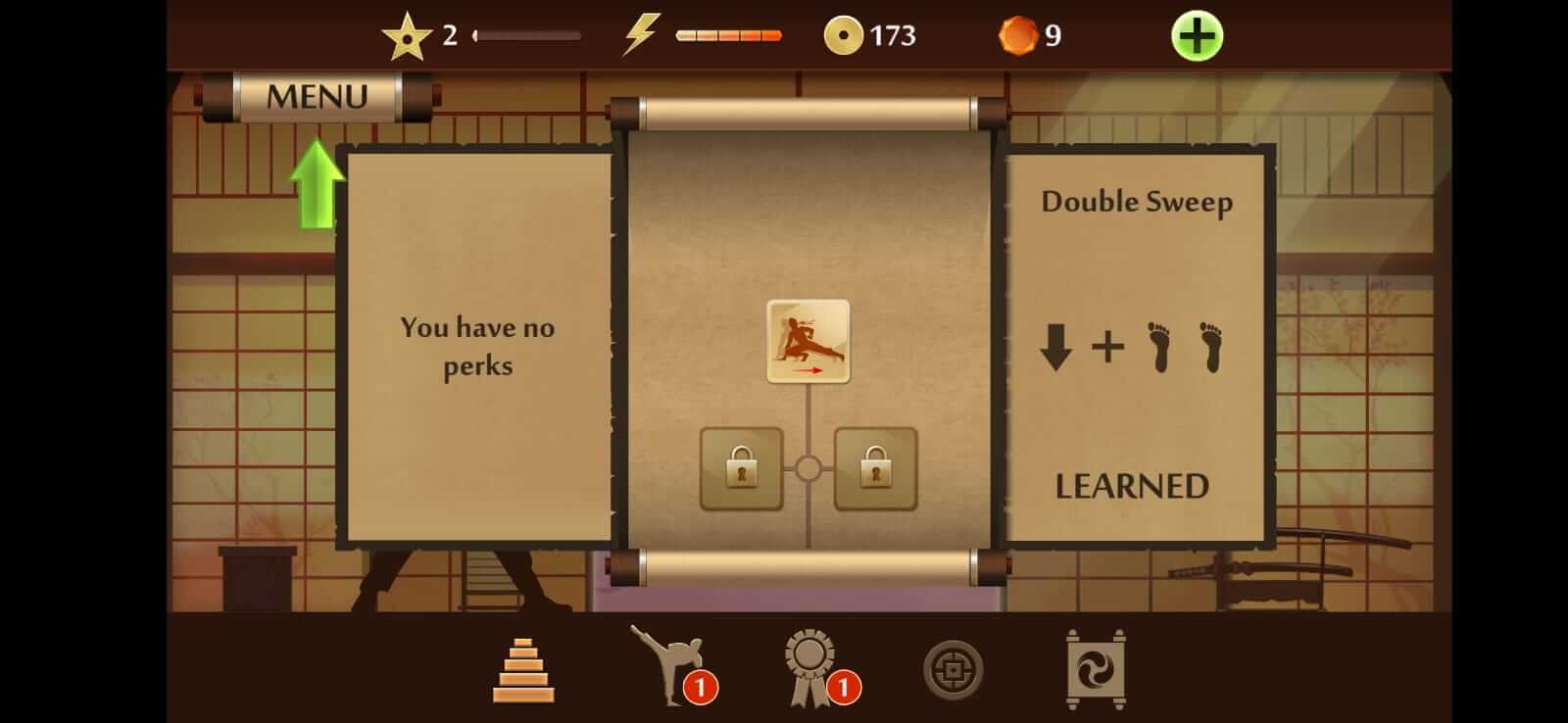
Task: Select the pagoda steps icon
Action: (525, 669)
